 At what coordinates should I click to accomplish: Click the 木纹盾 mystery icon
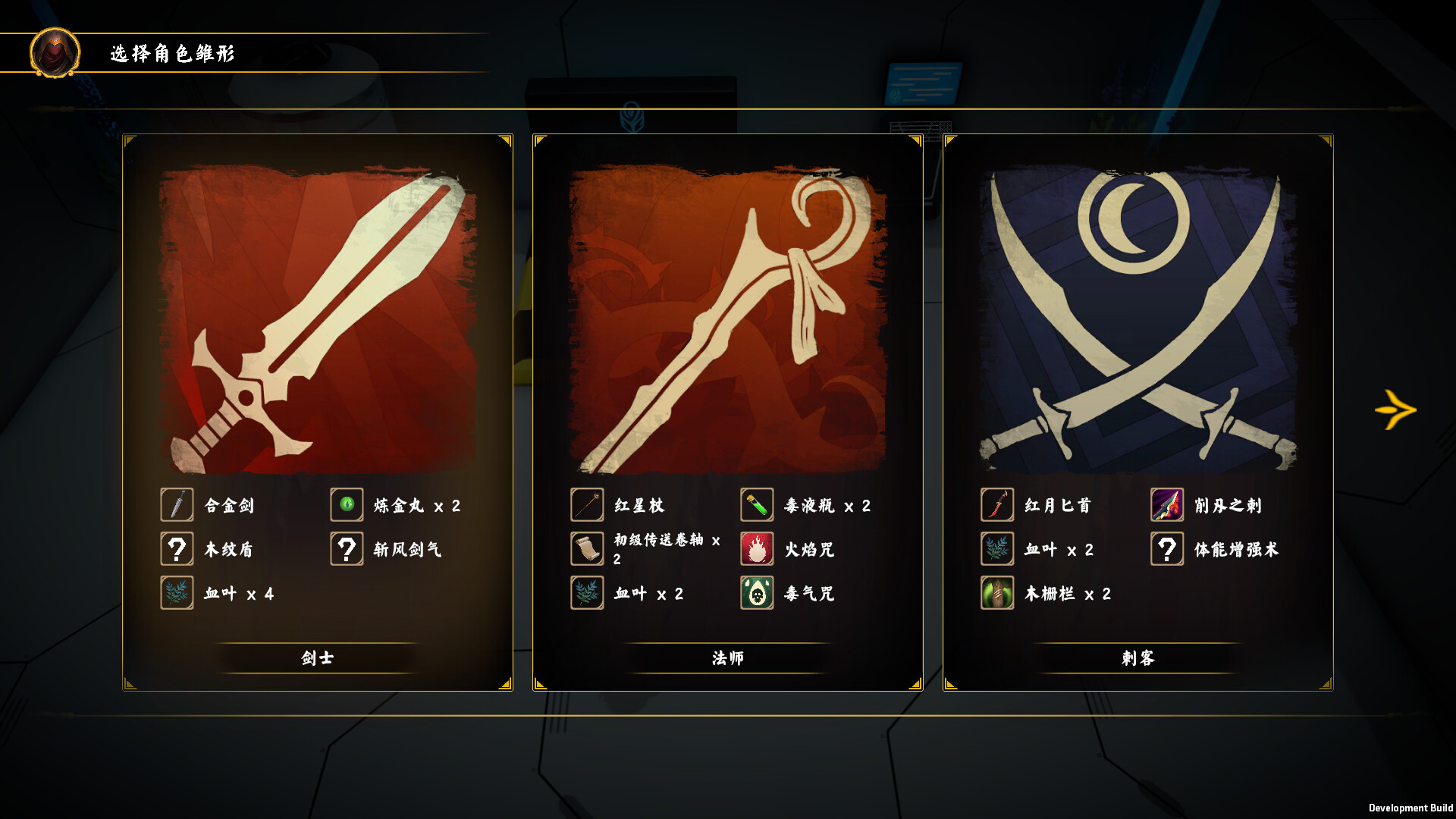[177, 549]
